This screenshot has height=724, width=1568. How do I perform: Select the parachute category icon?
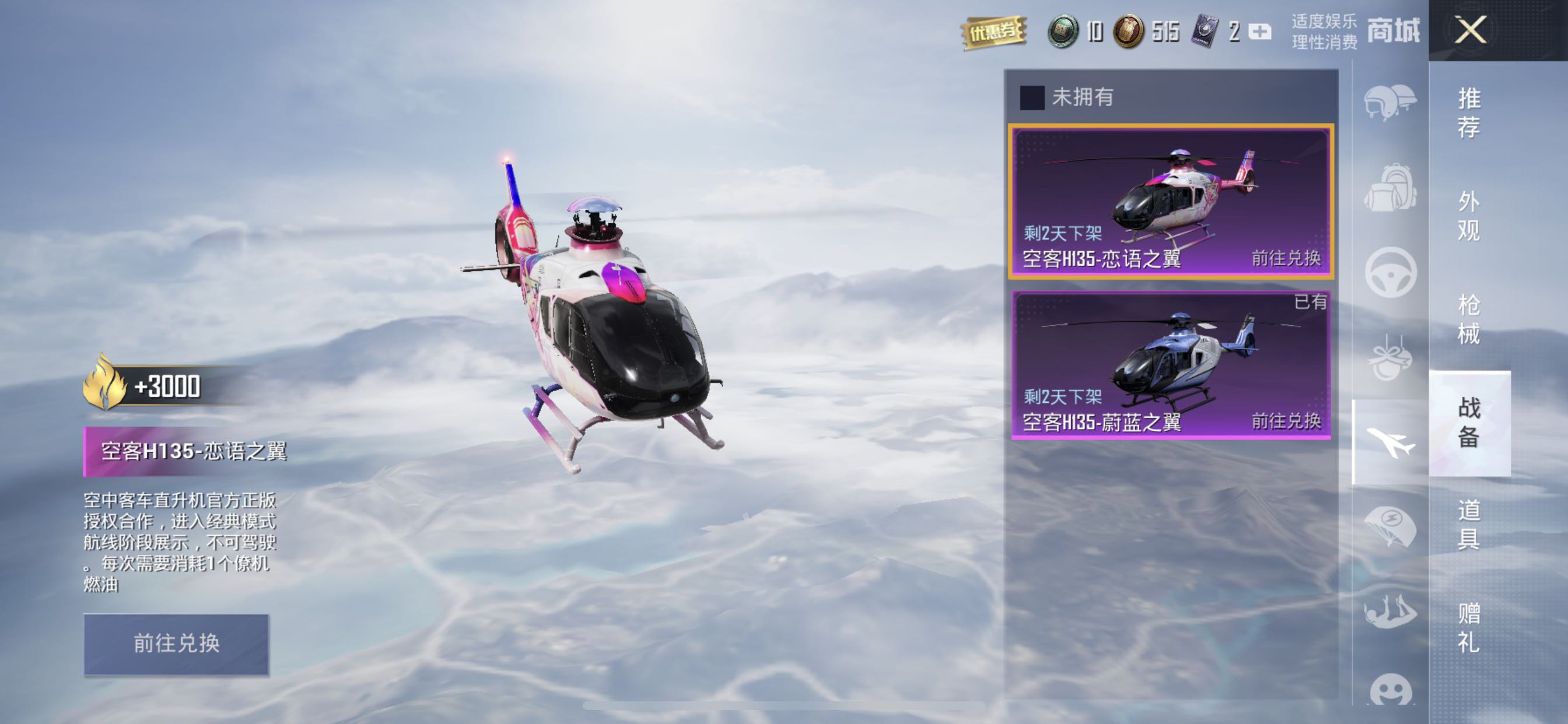[1389, 527]
